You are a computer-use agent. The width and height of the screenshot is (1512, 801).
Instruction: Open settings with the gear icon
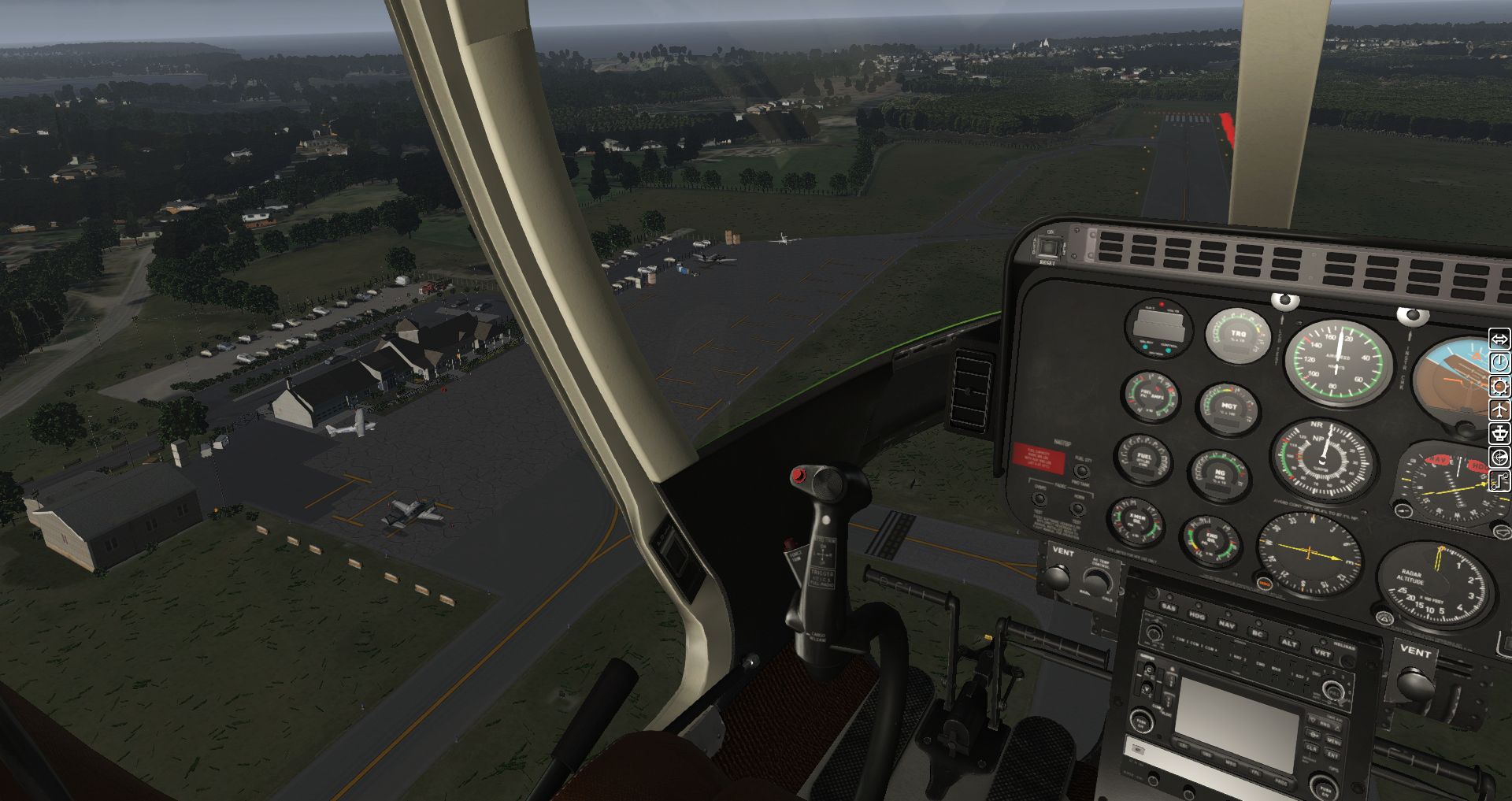point(1499,386)
